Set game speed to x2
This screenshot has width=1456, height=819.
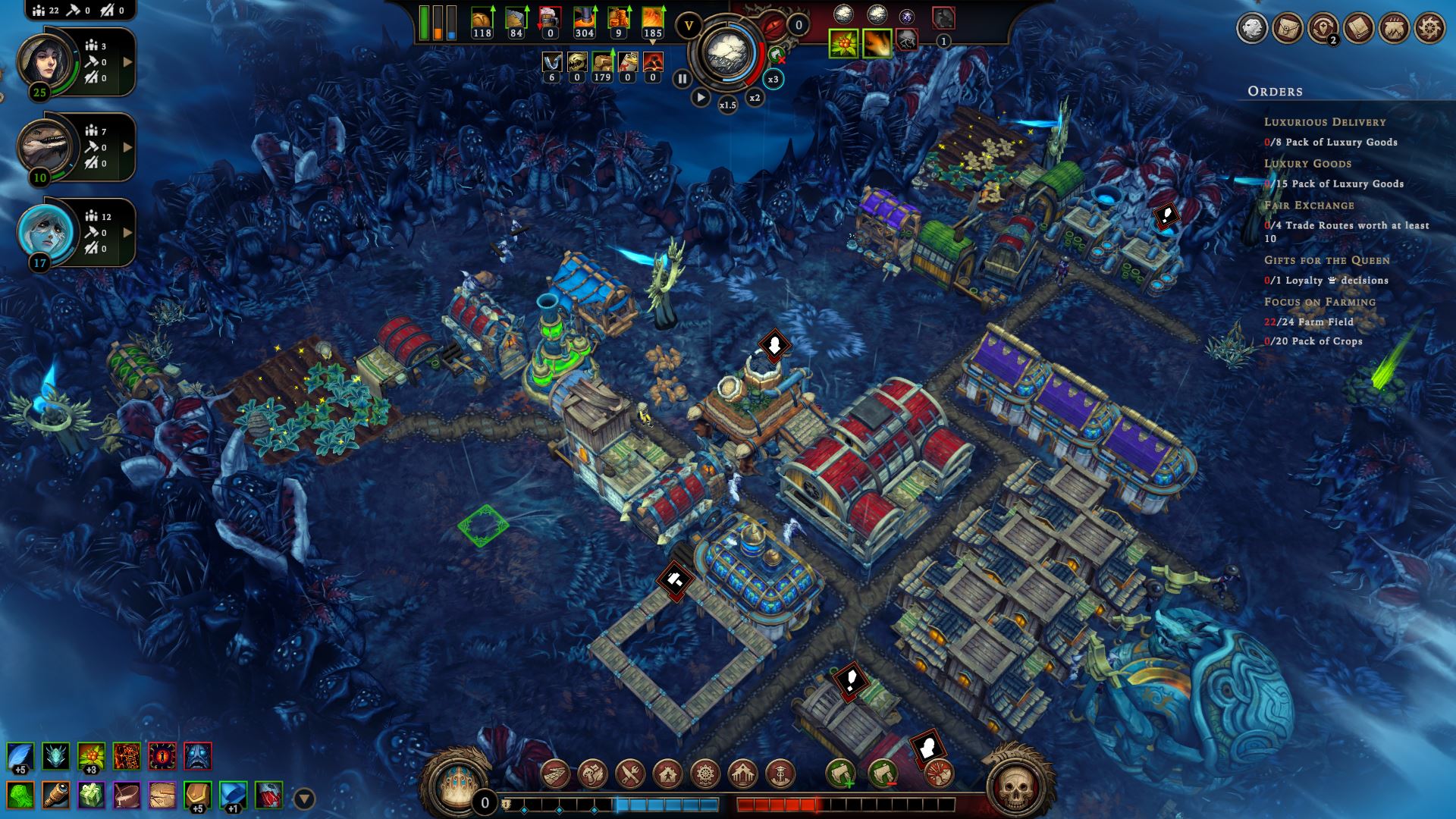pos(755,98)
